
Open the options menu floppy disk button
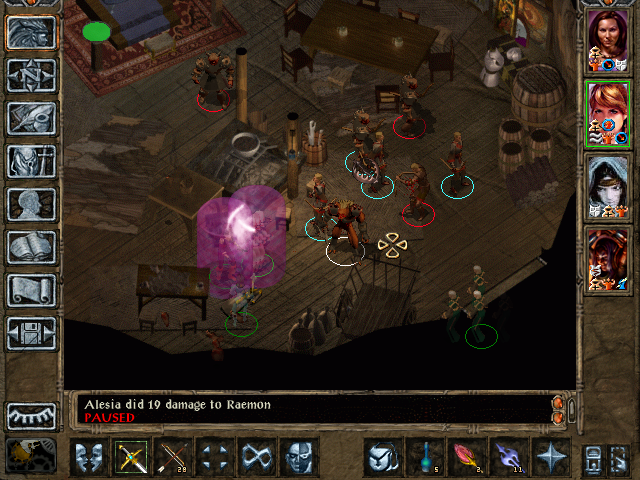click(32, 332)
